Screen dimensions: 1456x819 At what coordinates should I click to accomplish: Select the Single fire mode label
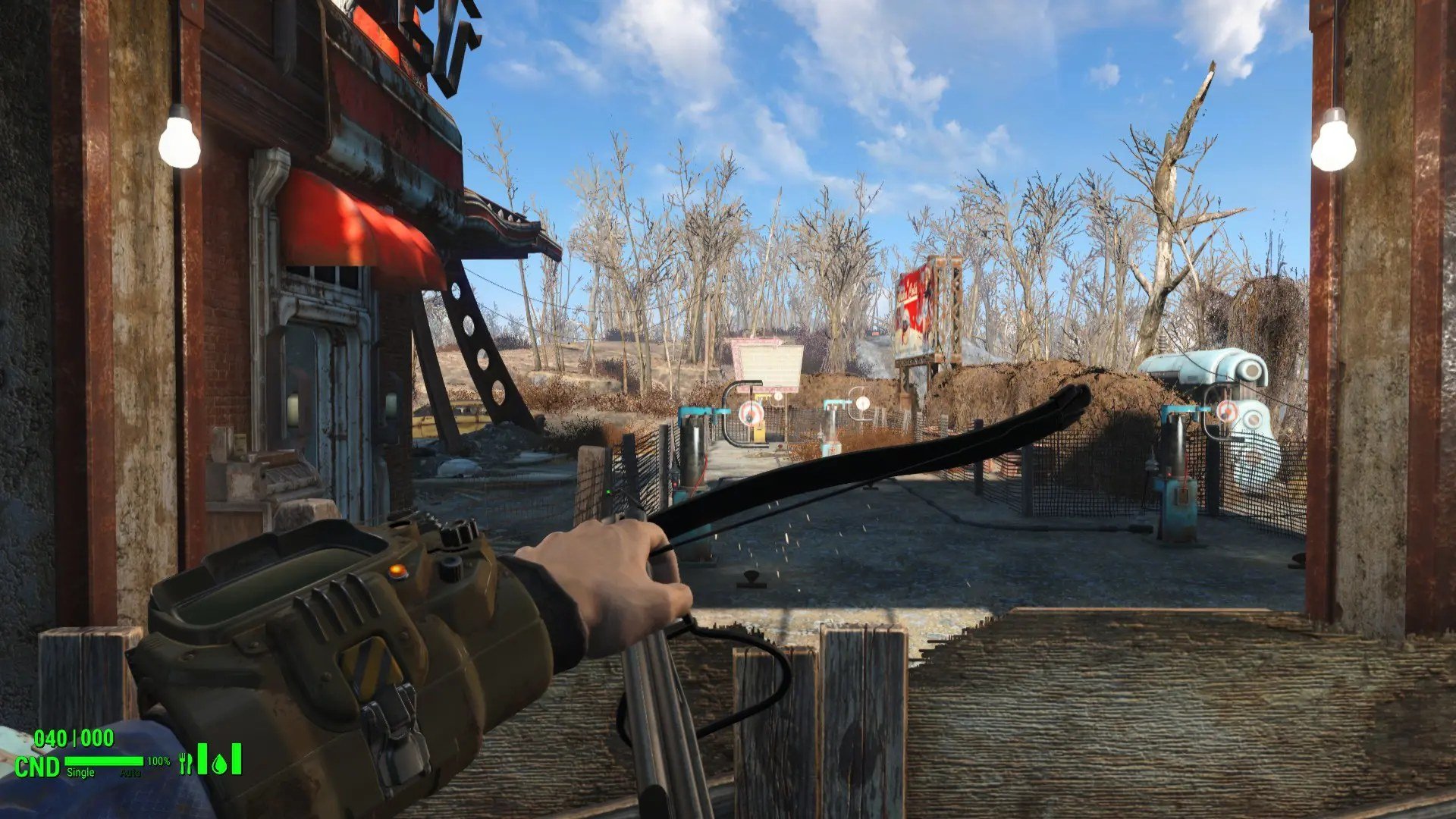click(80, 772)
